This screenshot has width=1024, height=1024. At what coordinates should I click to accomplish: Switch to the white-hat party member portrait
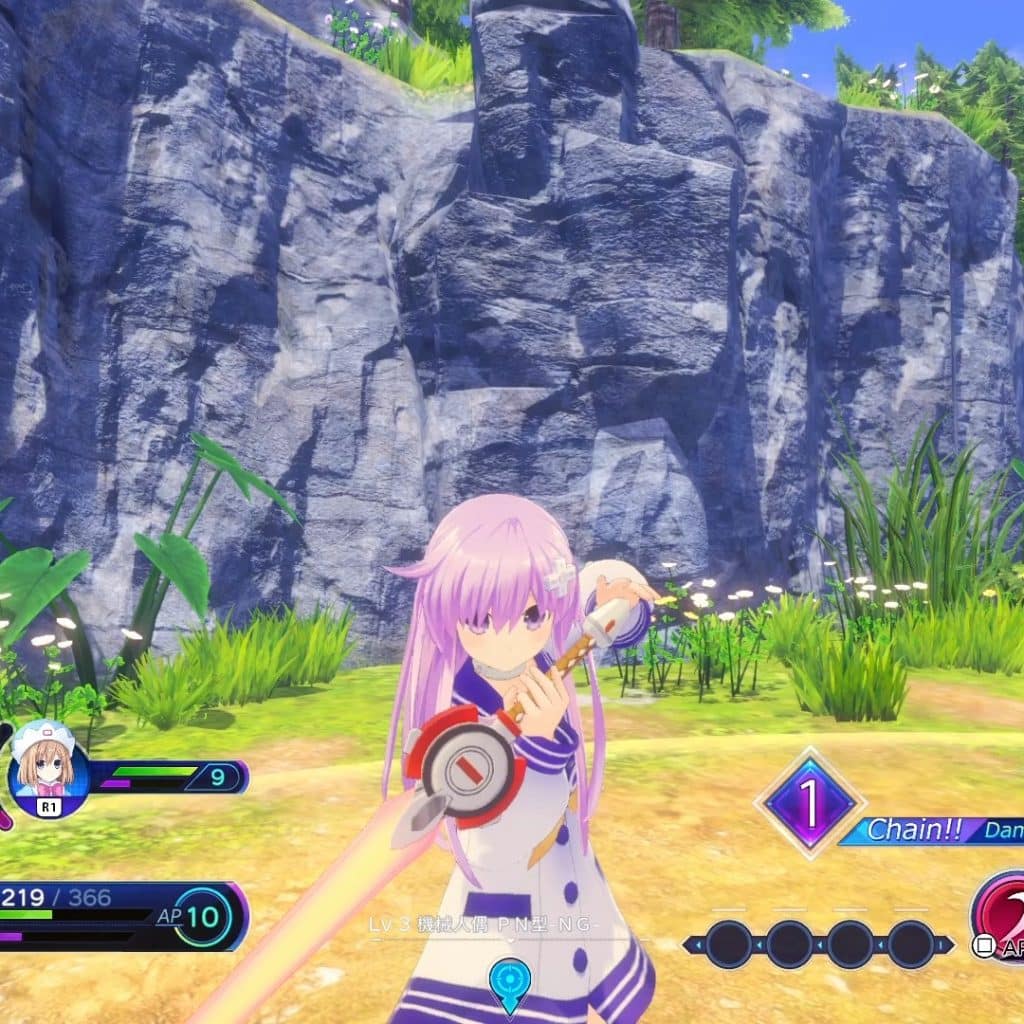[x=47, y=766]
